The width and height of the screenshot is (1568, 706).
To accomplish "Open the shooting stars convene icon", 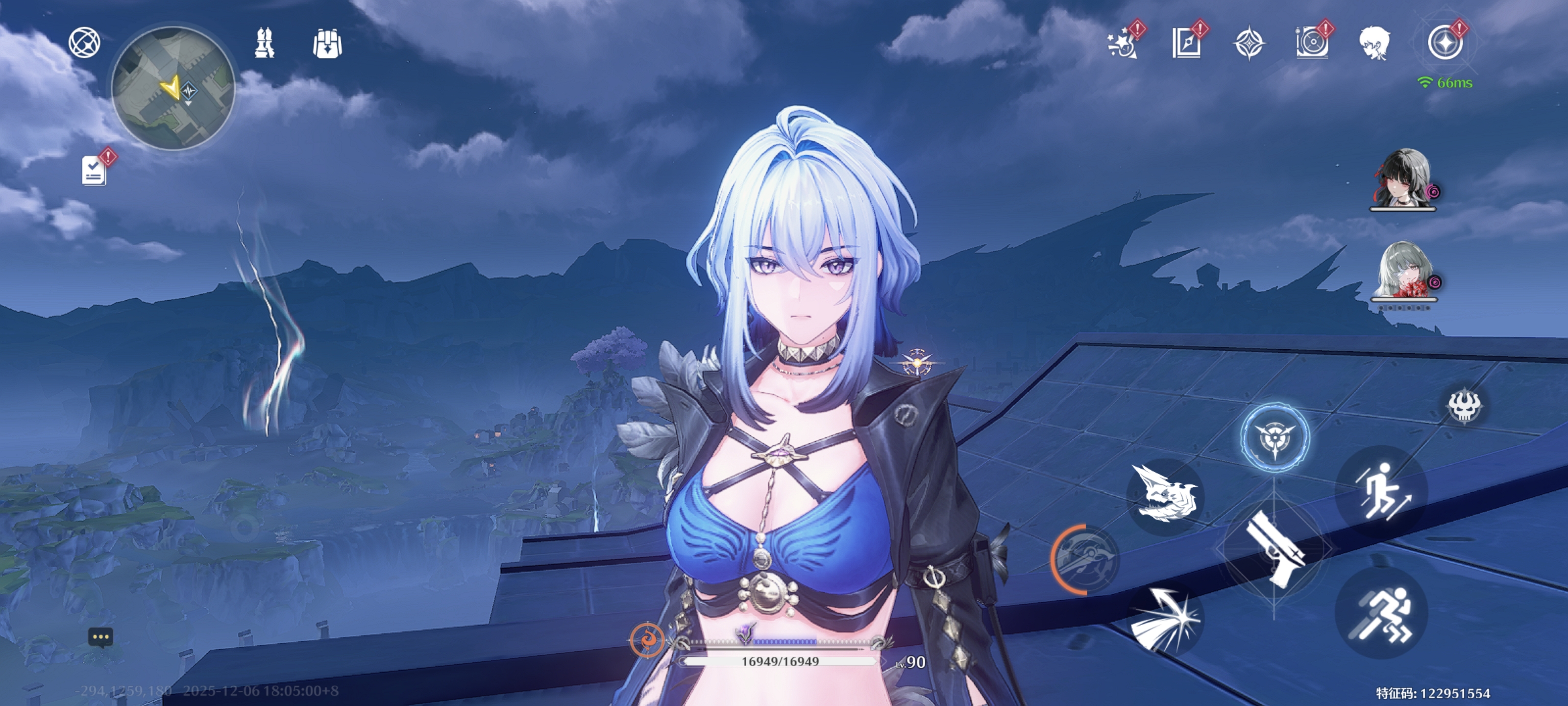I will point(1121,44).
